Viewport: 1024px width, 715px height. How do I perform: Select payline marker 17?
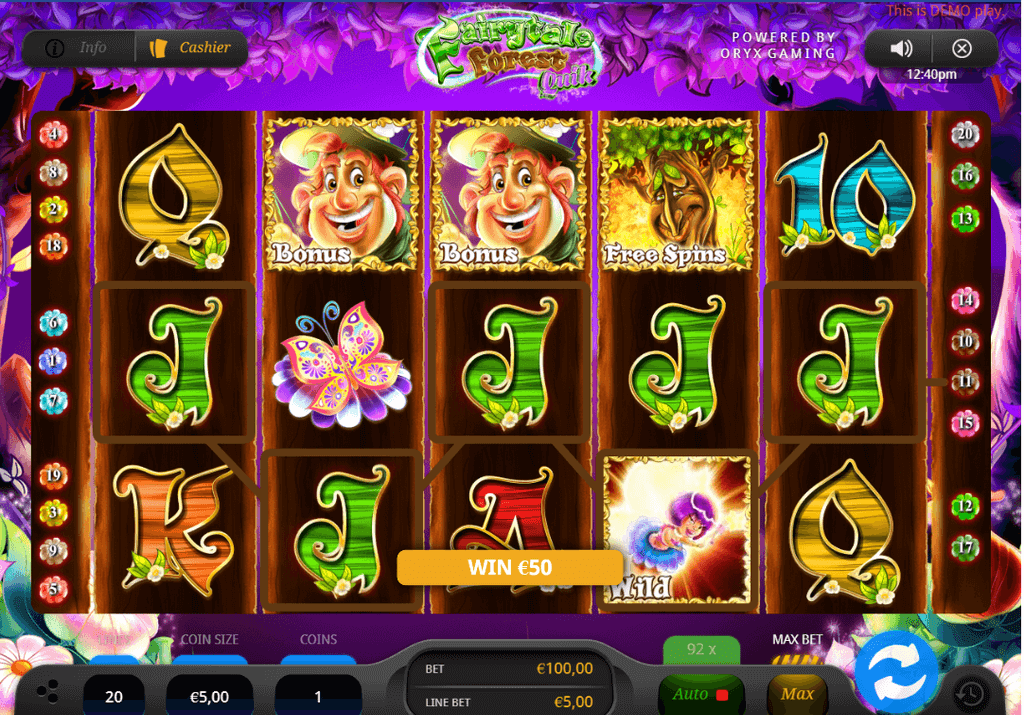[964, 547]
